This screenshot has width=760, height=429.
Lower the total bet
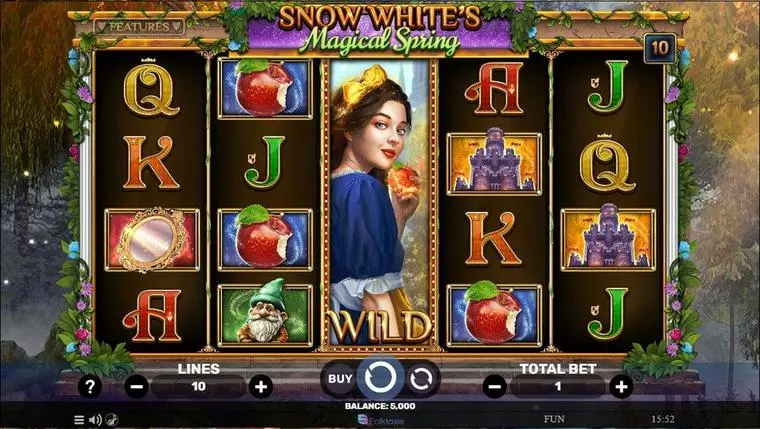click(495, 386)
